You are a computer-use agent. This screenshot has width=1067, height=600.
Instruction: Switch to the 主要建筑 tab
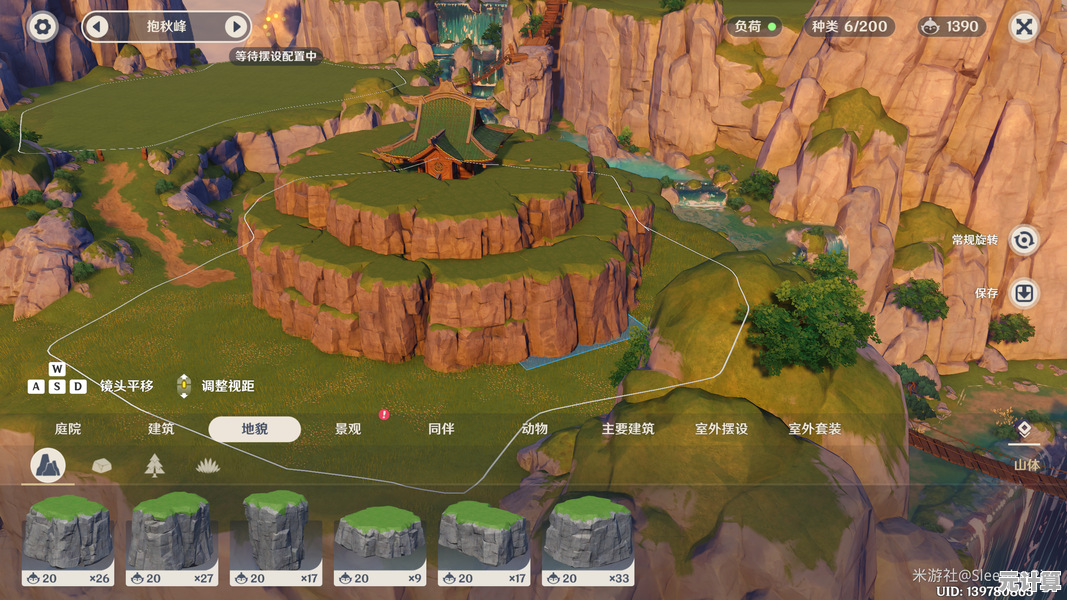tap(628, 429)
